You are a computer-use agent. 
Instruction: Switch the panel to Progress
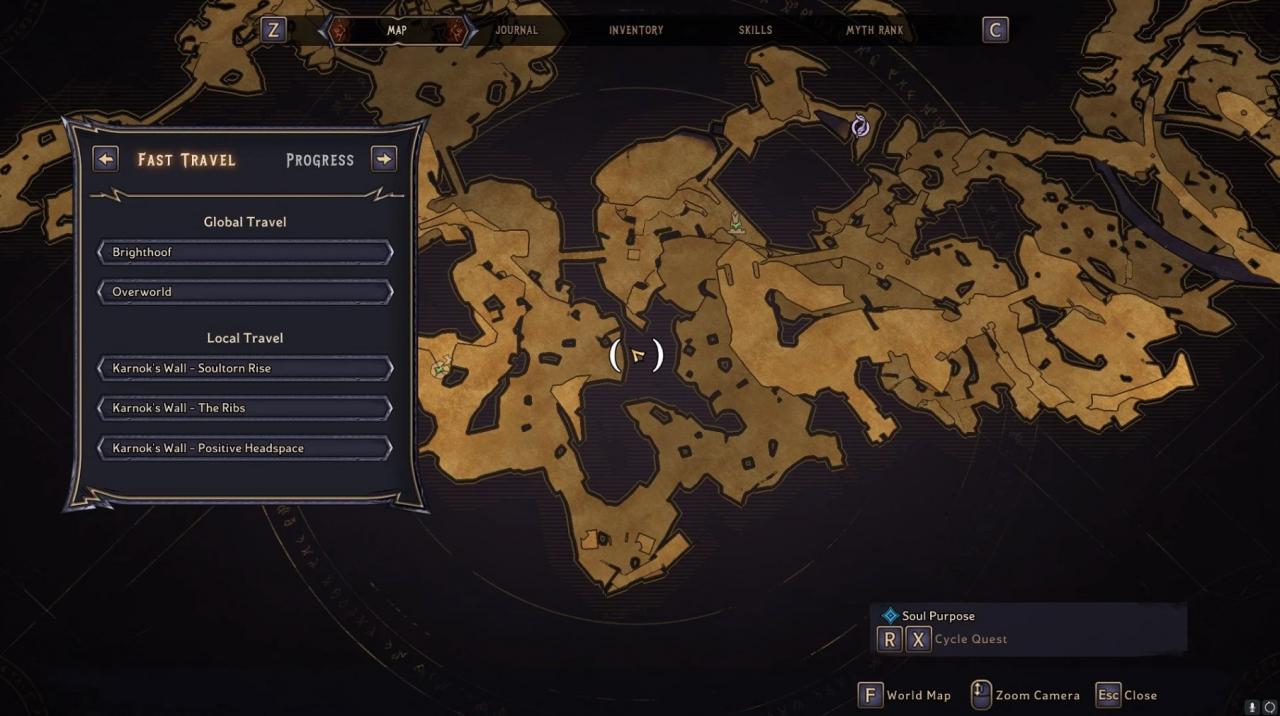click(x=320, y=160)
